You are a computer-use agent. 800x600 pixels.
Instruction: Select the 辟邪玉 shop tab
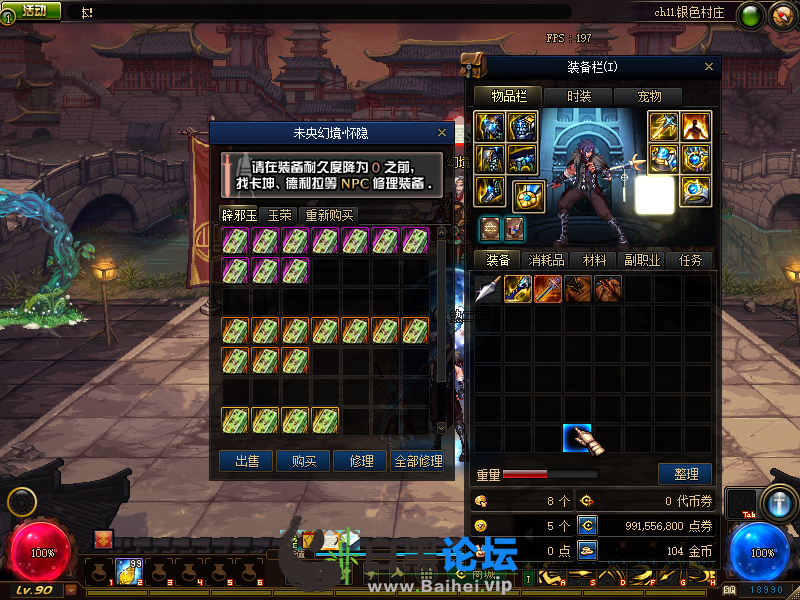pyautogui.click(x=239, y=215)
